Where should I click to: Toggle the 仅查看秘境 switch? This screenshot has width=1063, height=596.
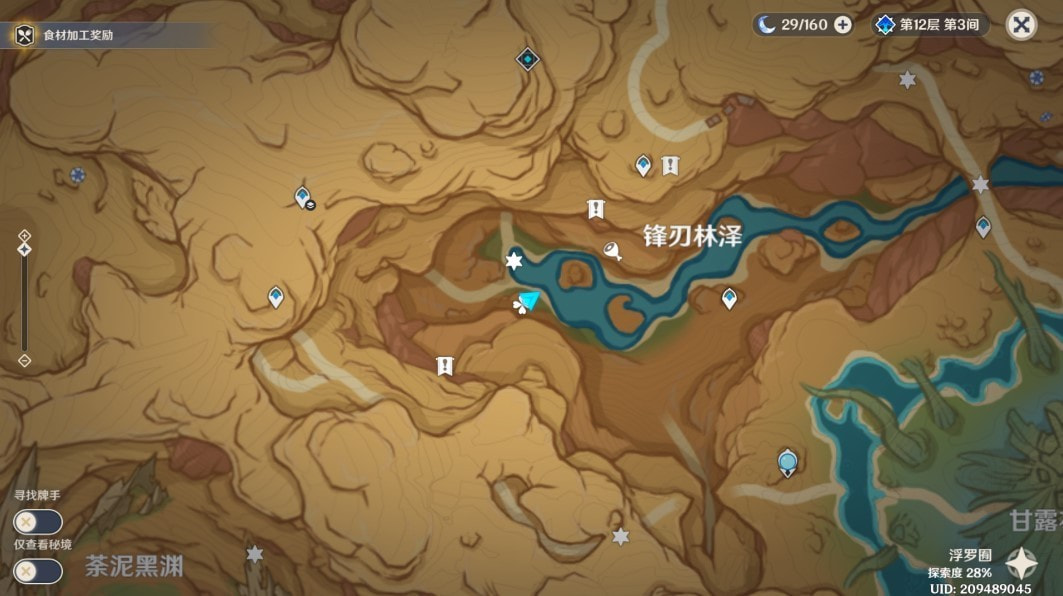point(37,571)
